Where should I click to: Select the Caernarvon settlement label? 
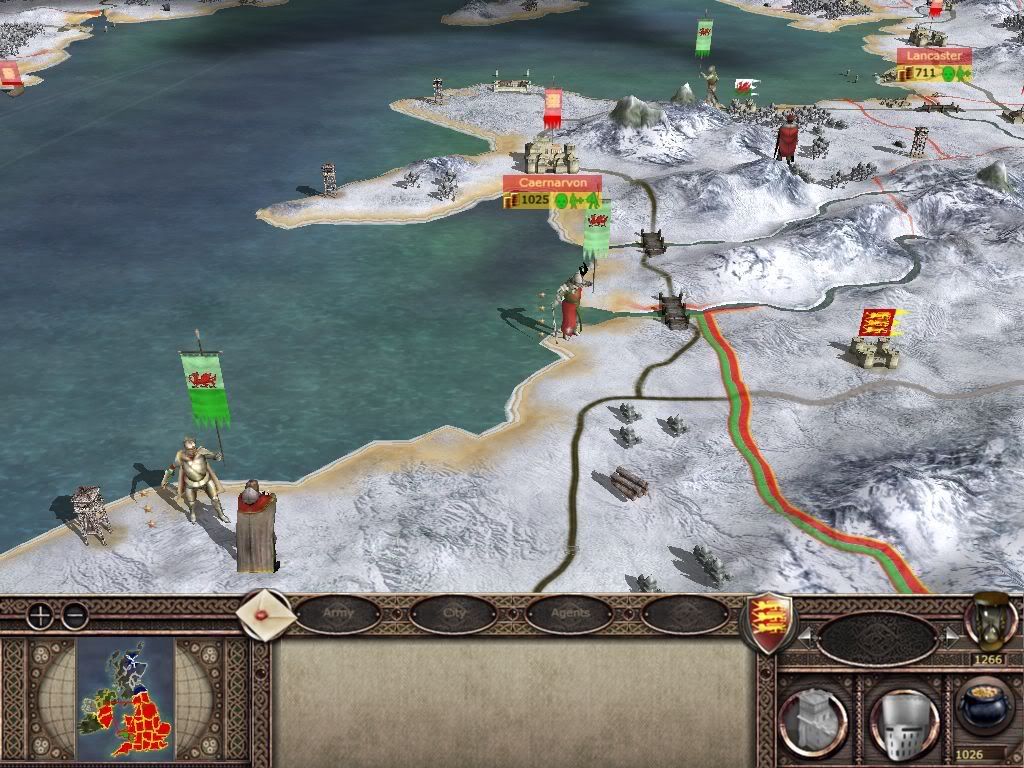[552, 184]
